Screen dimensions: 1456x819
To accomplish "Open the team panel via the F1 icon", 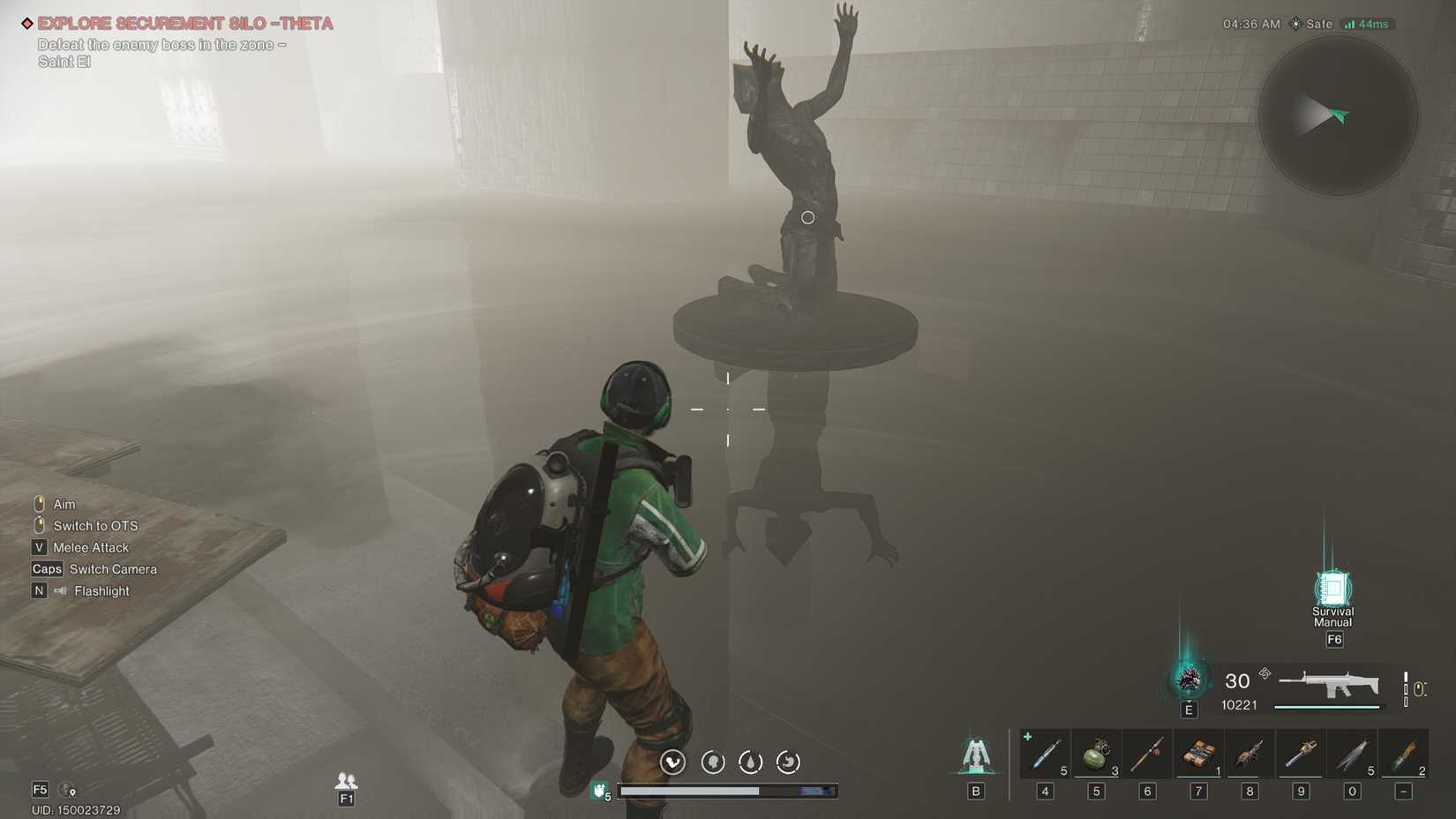I will click(346, 785).
